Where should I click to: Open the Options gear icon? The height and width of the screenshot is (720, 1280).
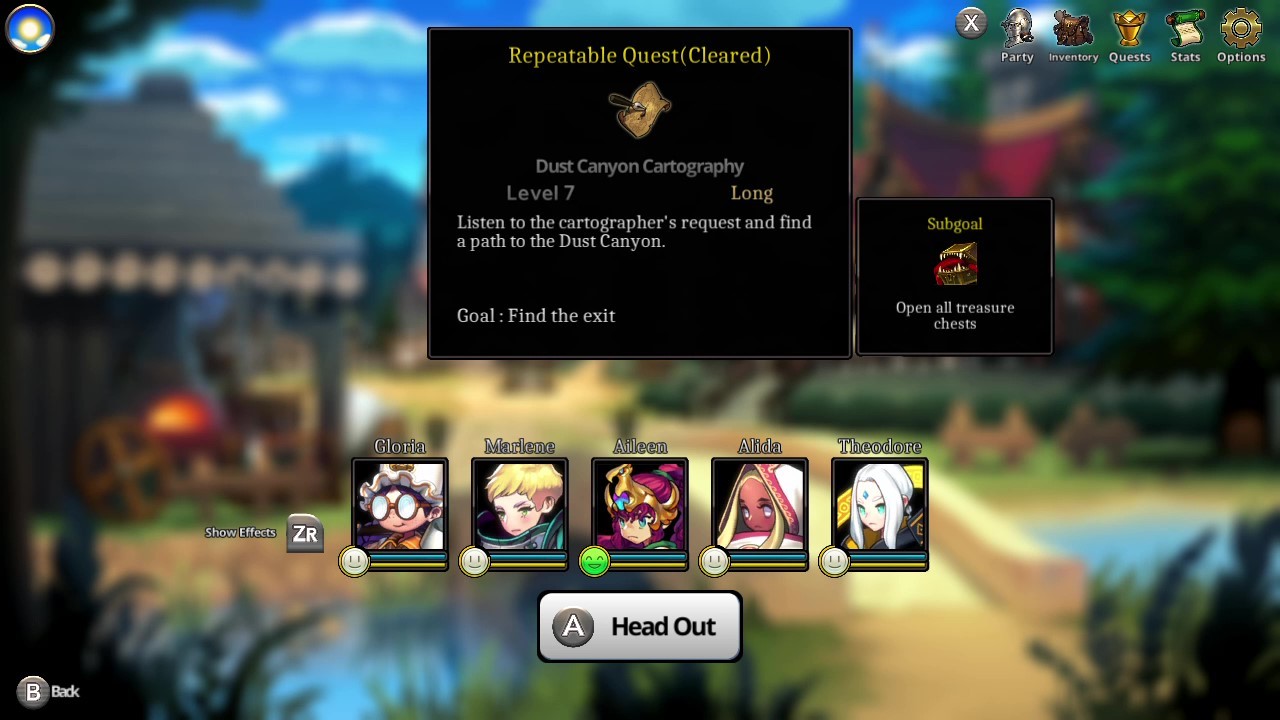tap(1240, 30)
